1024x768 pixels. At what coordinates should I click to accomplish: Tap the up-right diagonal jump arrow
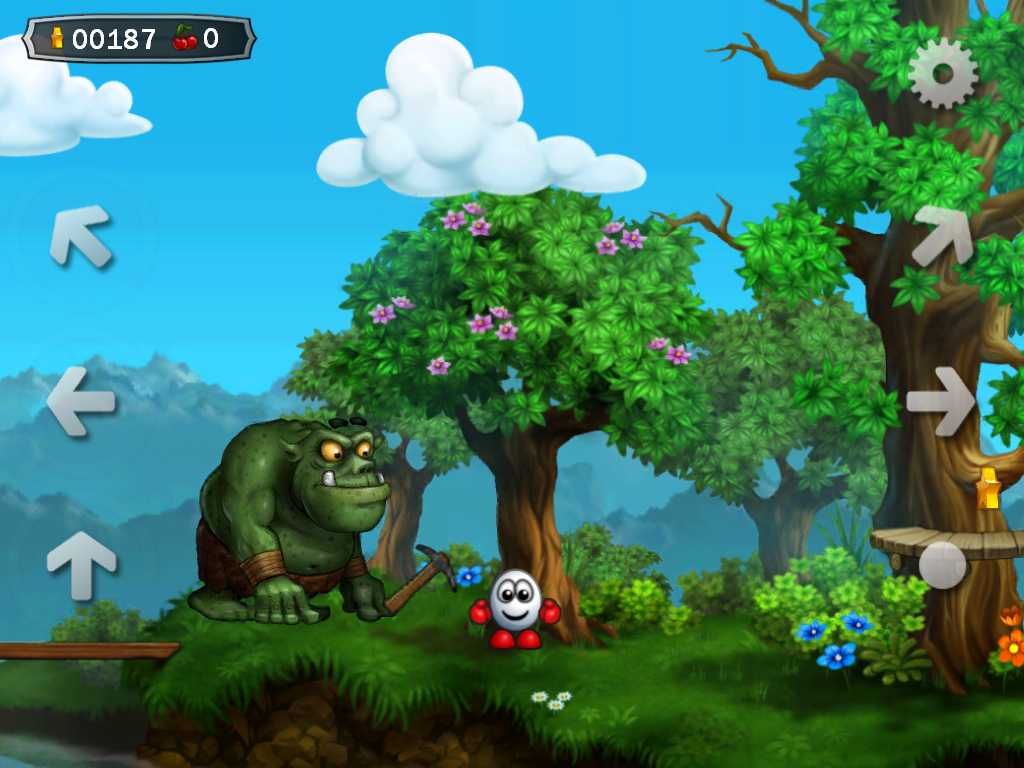pyautogui.click(x=942, y=236)
